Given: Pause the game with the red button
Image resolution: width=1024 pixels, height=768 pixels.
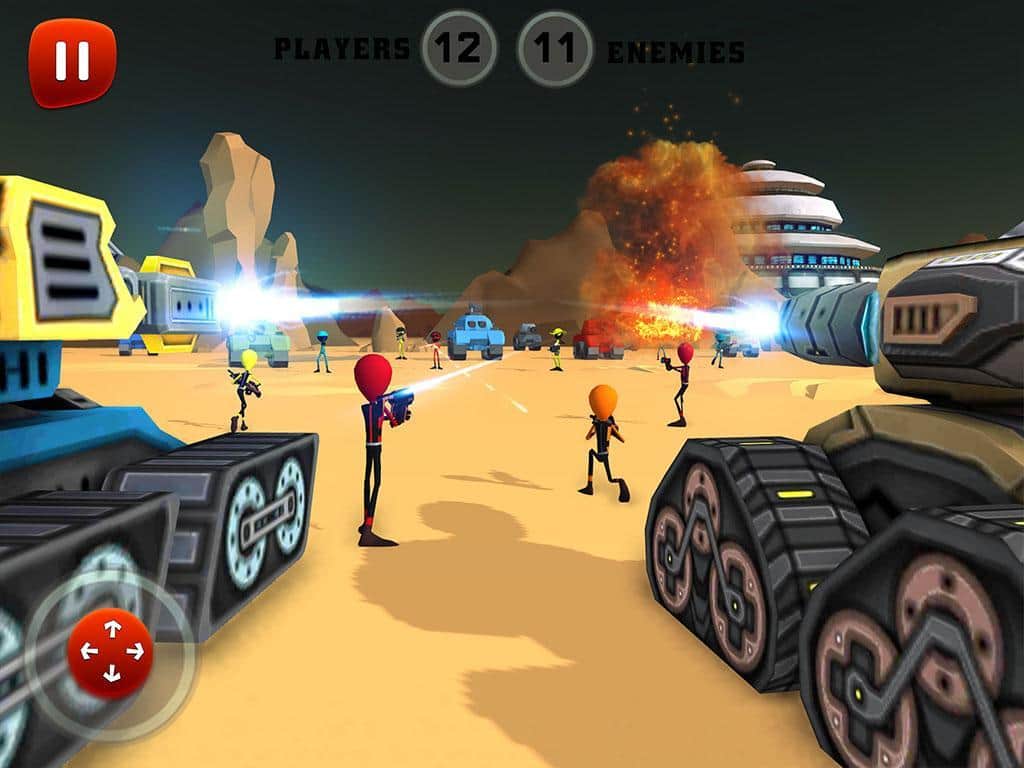Looking at the screenshot, I should point(72,62).
